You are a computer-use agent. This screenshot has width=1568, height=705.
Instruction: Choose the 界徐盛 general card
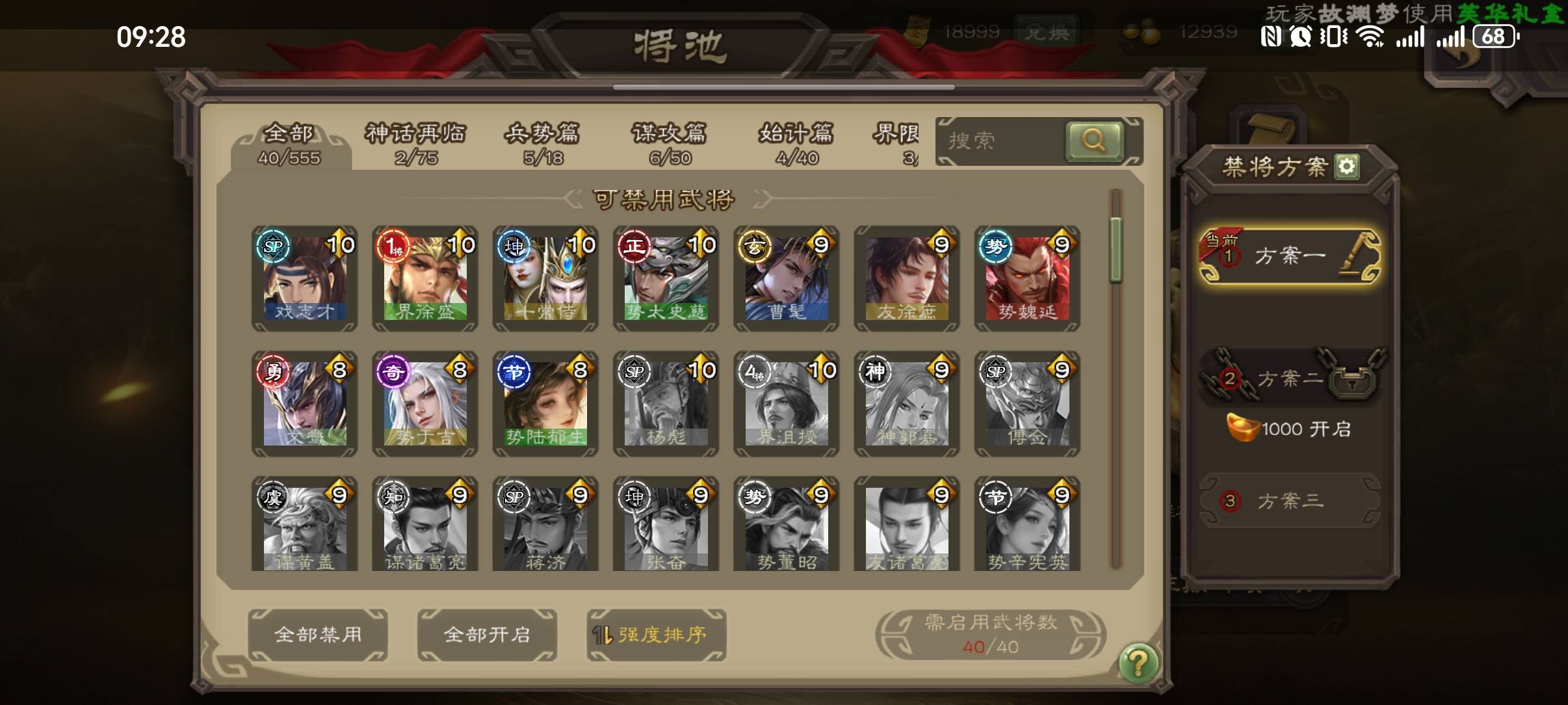click(425, 278)
